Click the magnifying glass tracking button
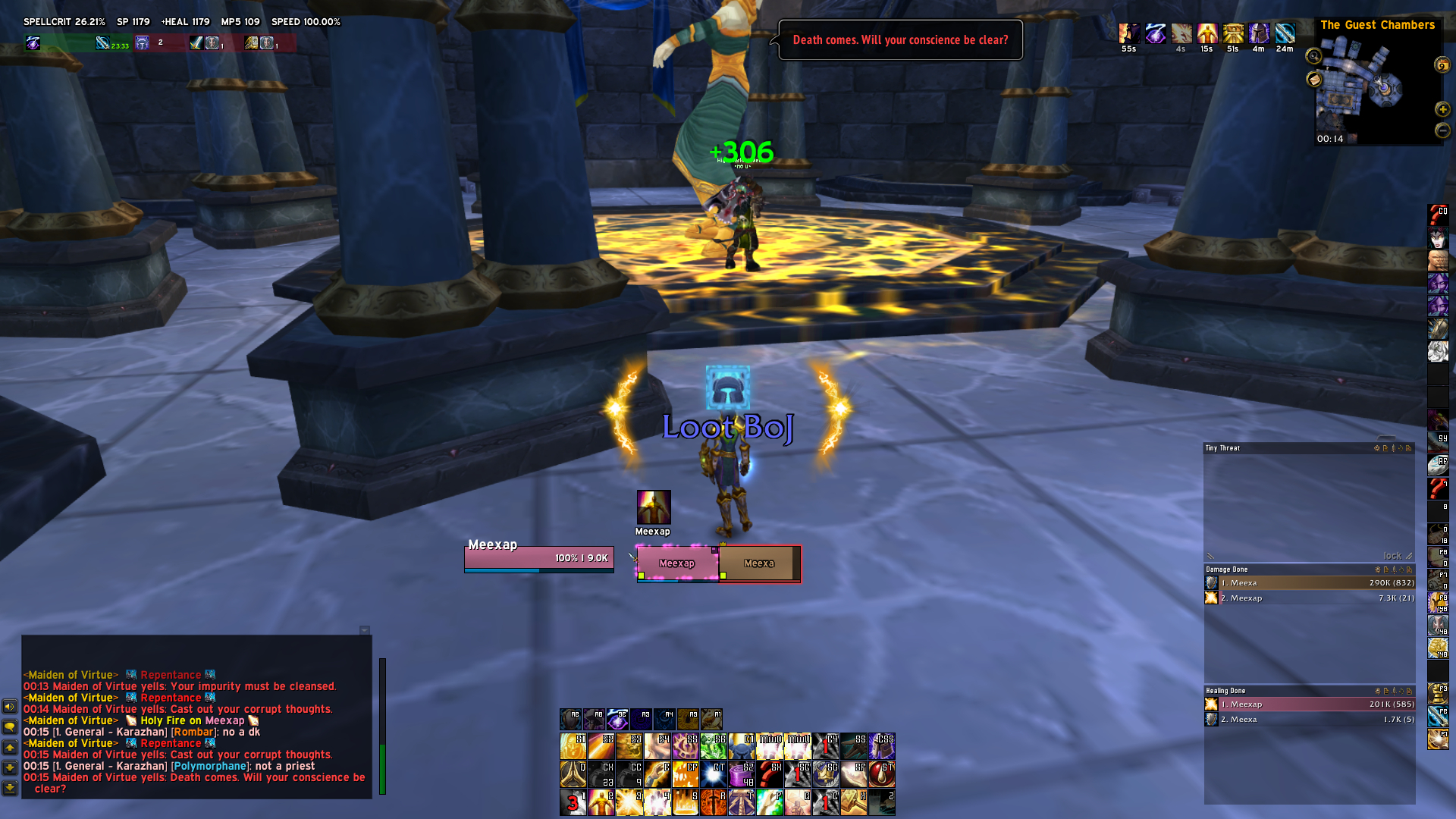The image size is (1456, 819). [x=1313, y=56]
